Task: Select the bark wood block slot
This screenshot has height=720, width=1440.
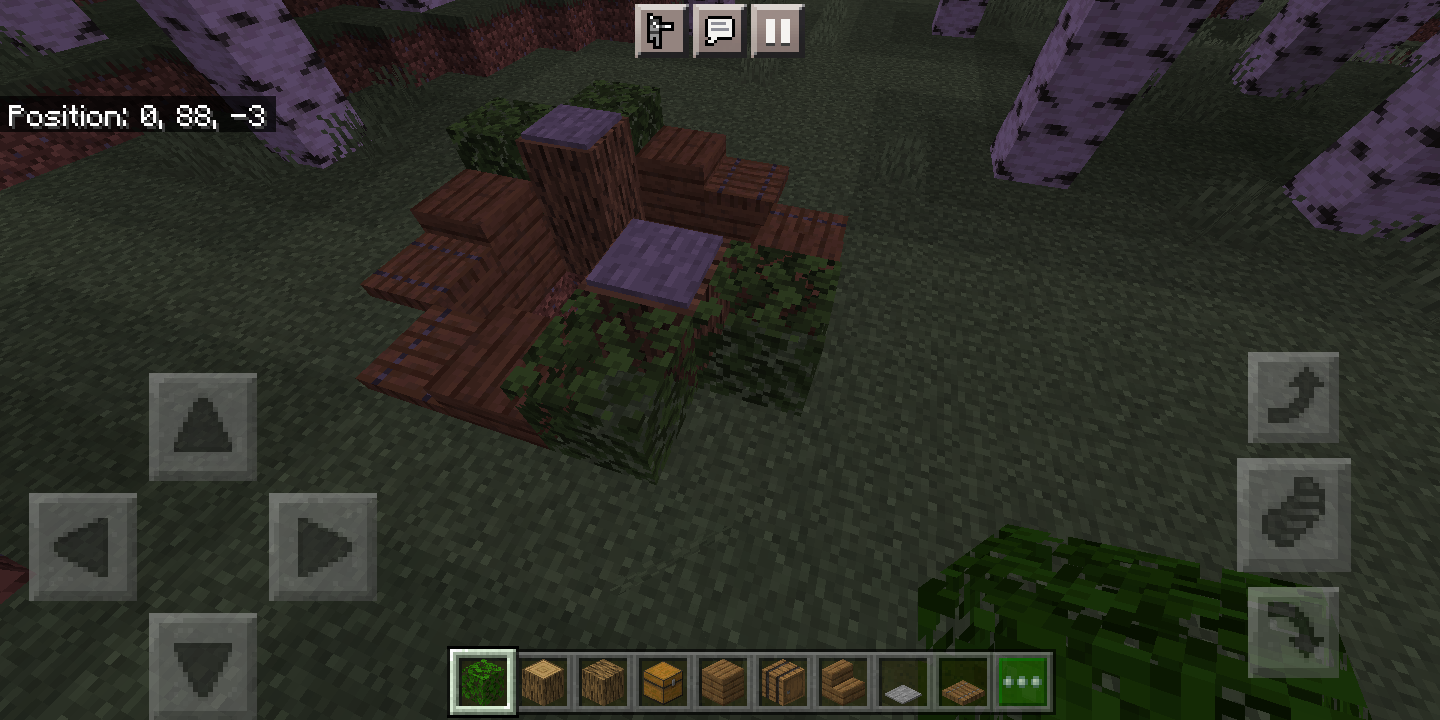Action: [603, 680]
